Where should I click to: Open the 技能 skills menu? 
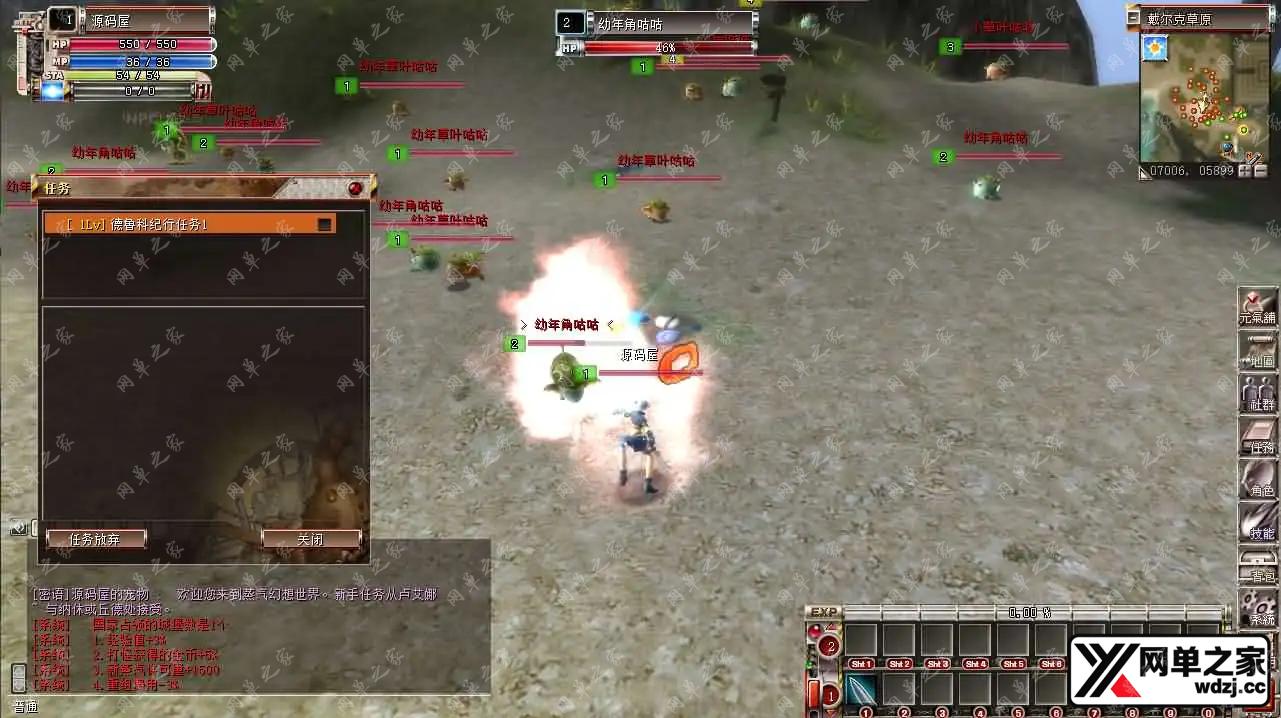point(1257,522)
